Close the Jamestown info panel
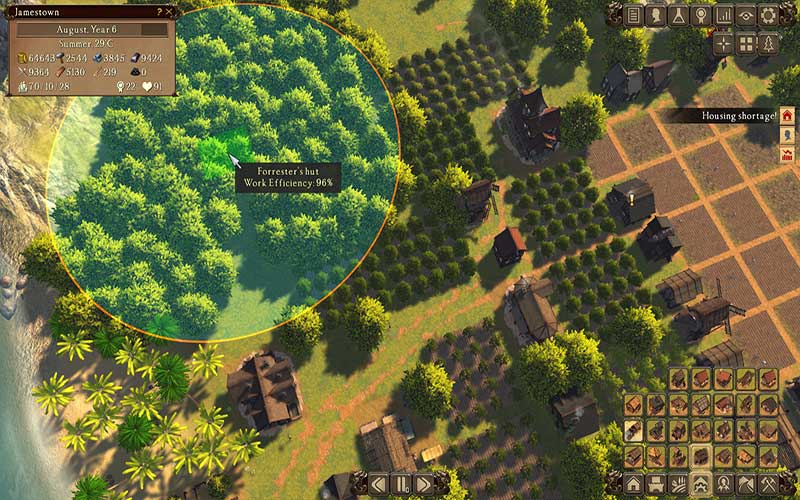The width and height of the screenshot is (800, 500). 170,11
